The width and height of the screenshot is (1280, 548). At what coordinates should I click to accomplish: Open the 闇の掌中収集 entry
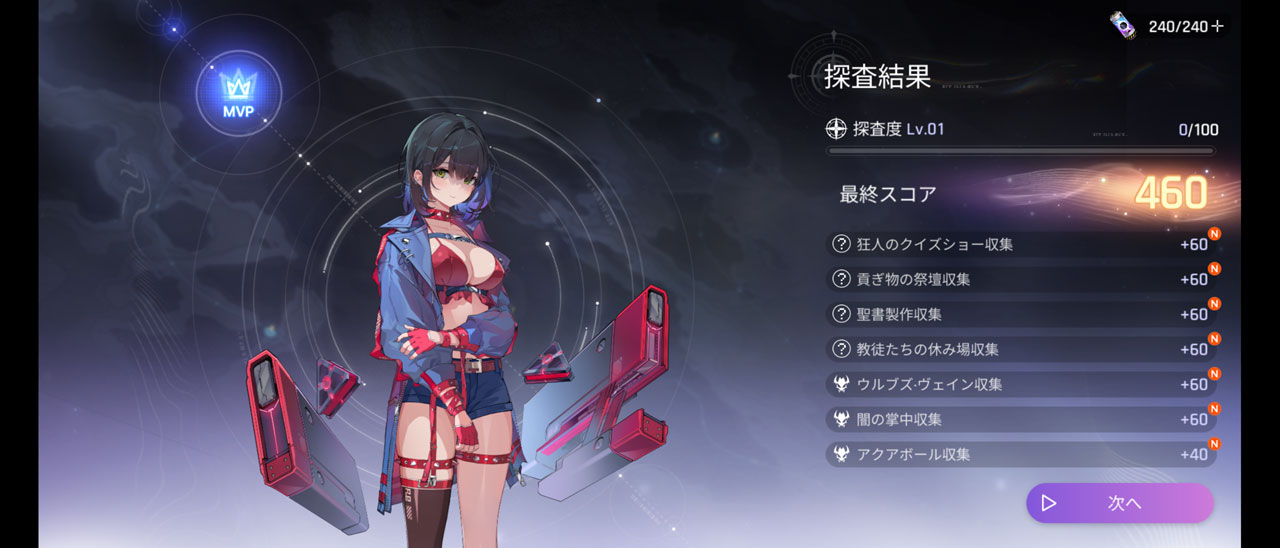pyautogui.click(x=1020, y=419)
